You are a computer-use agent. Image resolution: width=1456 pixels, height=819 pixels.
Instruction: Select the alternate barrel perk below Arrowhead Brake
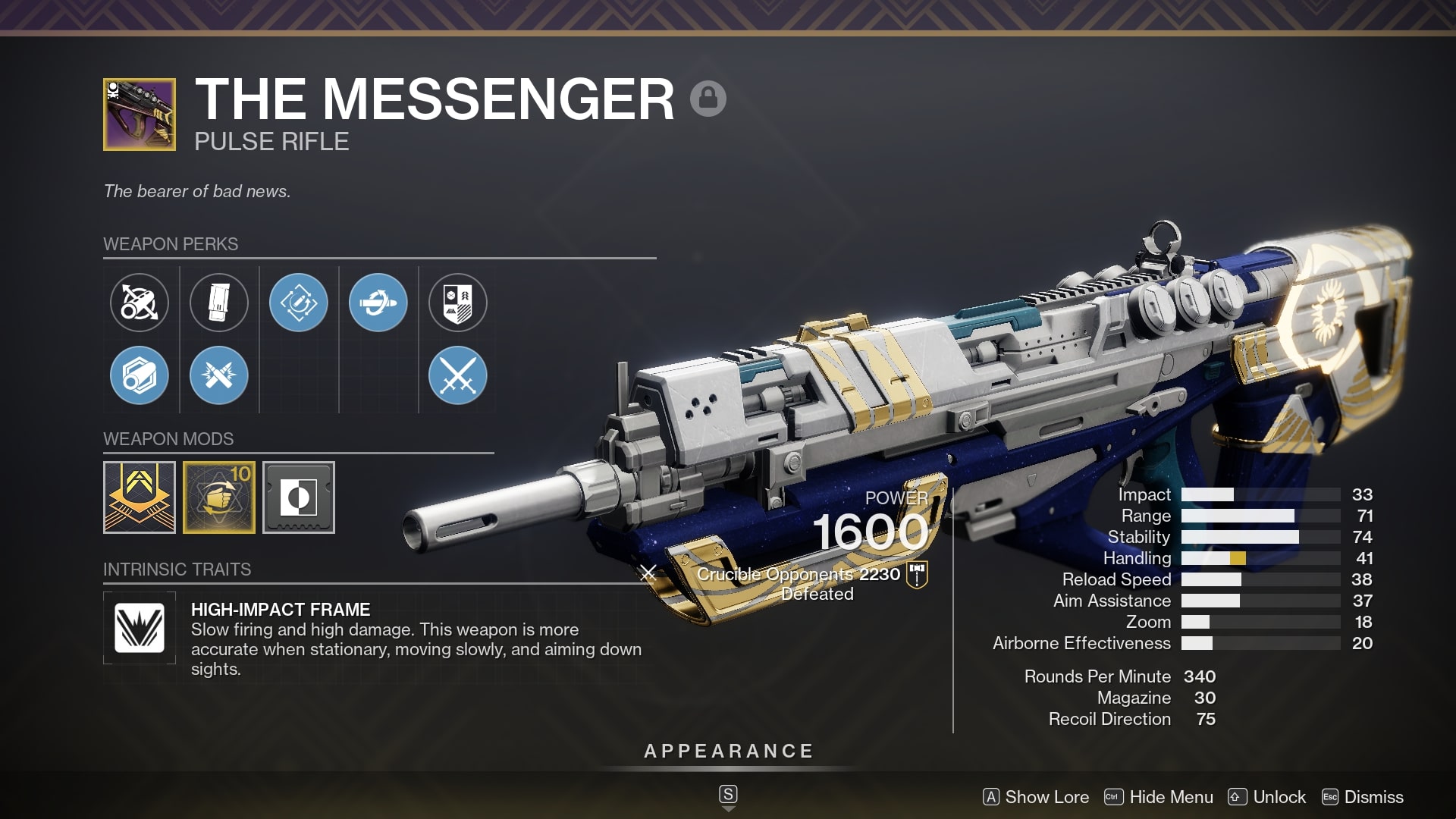(x=140, y=375)
